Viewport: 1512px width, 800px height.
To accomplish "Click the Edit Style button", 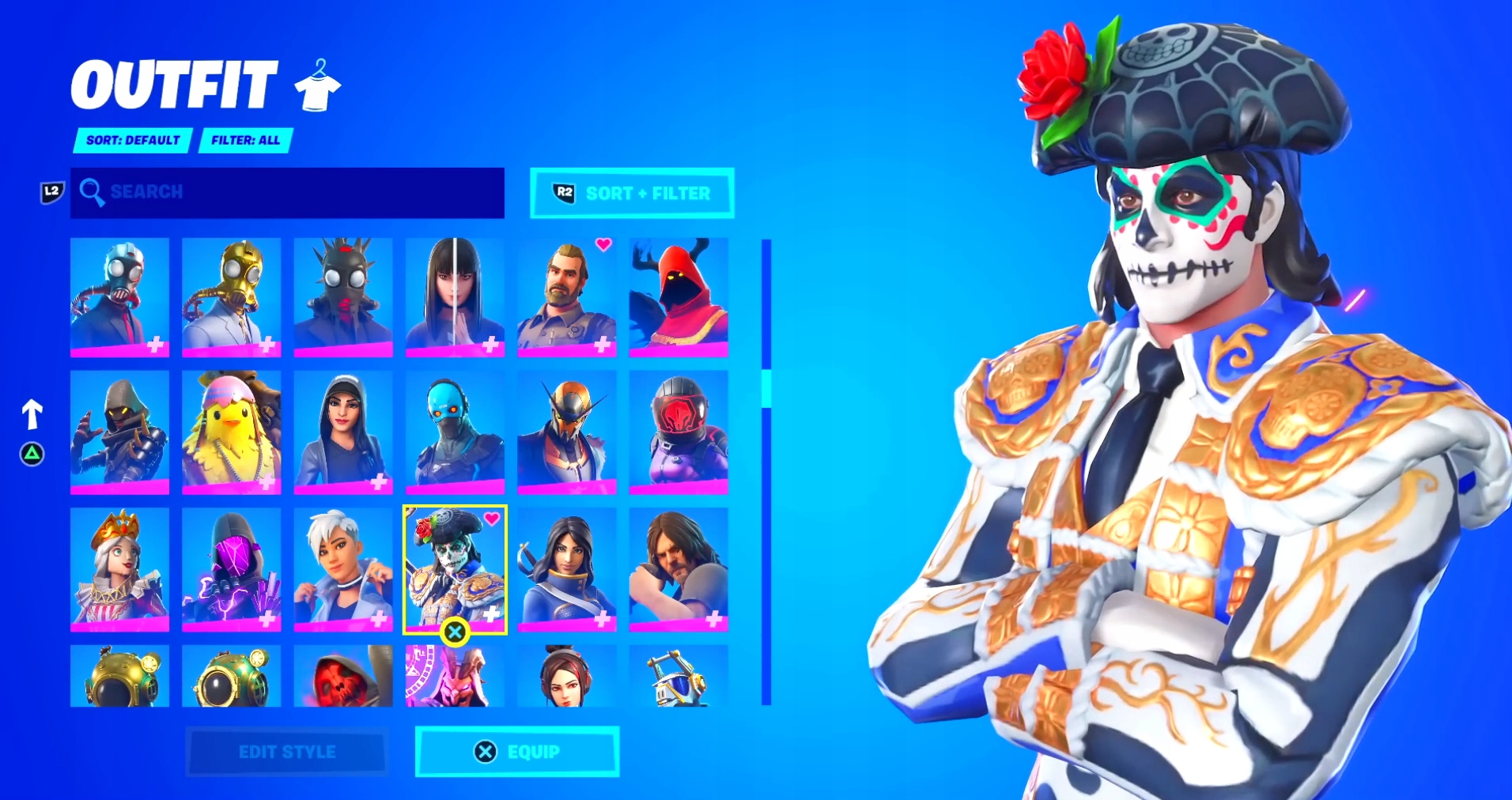I will click(286, 752).
